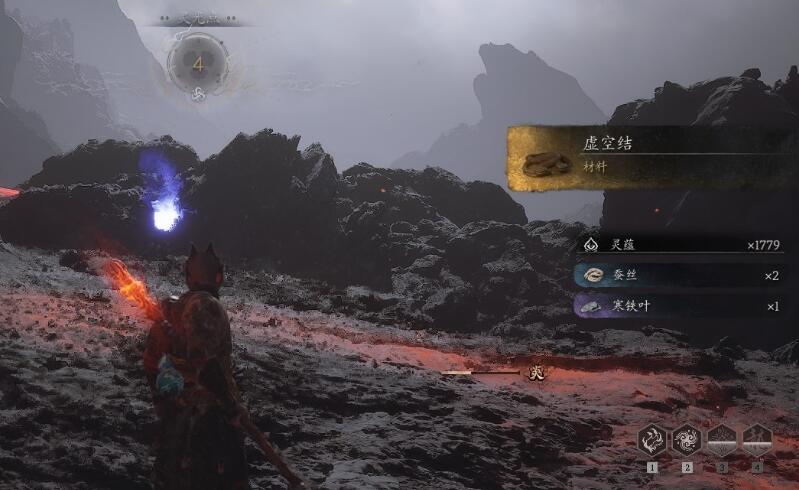
Task: Click the 寒铁叶 loot entry
Action: (680, 306)
